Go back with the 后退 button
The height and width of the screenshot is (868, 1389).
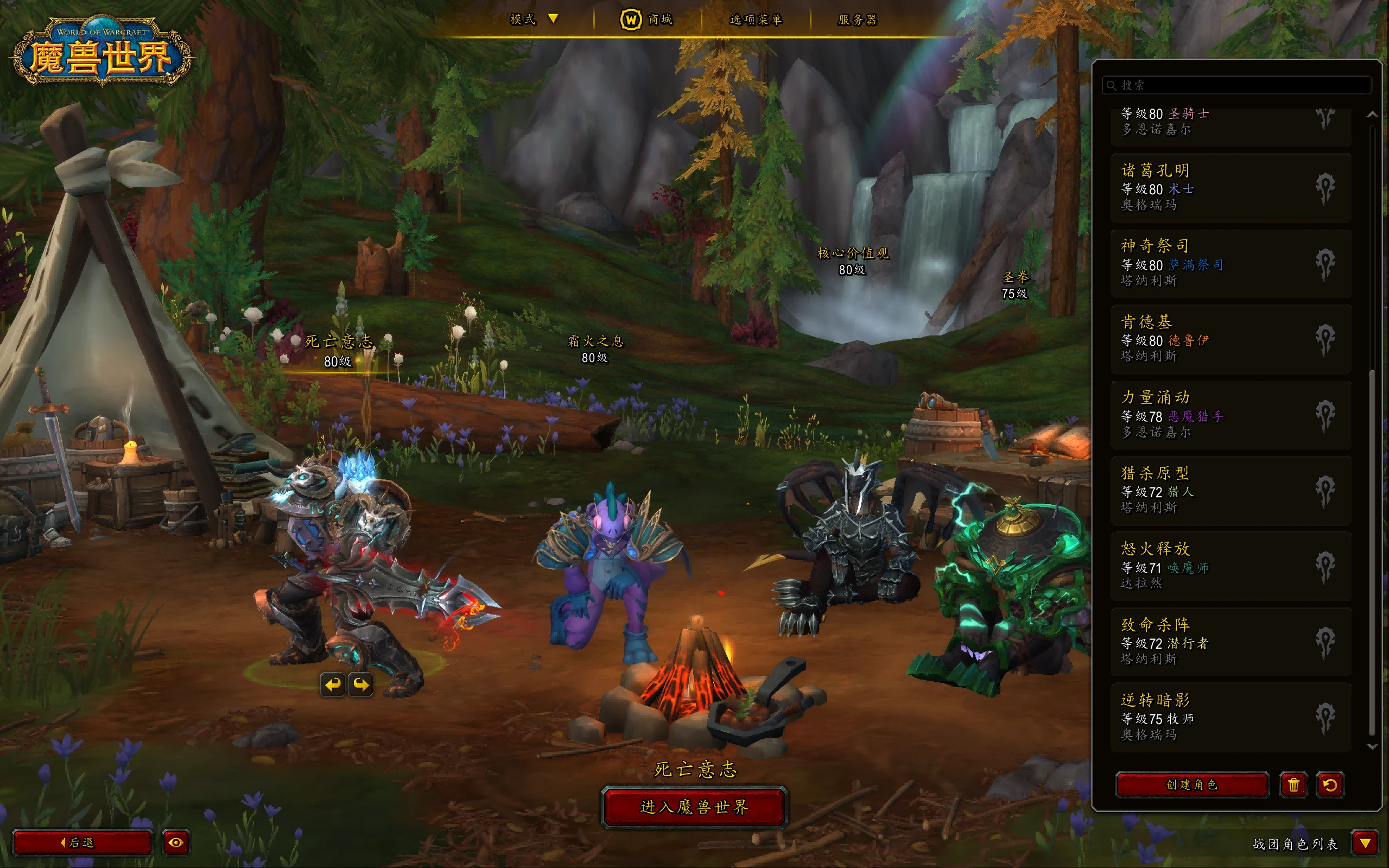82,842
